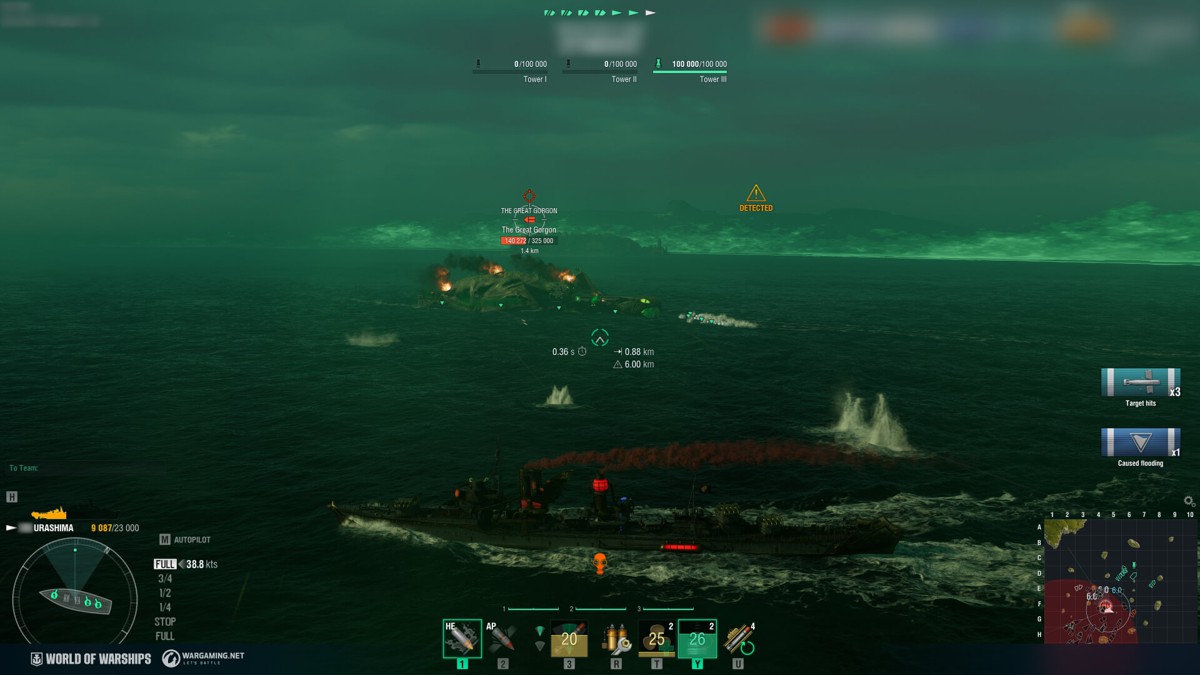Viewport: 1200px width, 675px height.
Task: Activate the Damage Control Party consumable
Action: click(x=614, y=639)
